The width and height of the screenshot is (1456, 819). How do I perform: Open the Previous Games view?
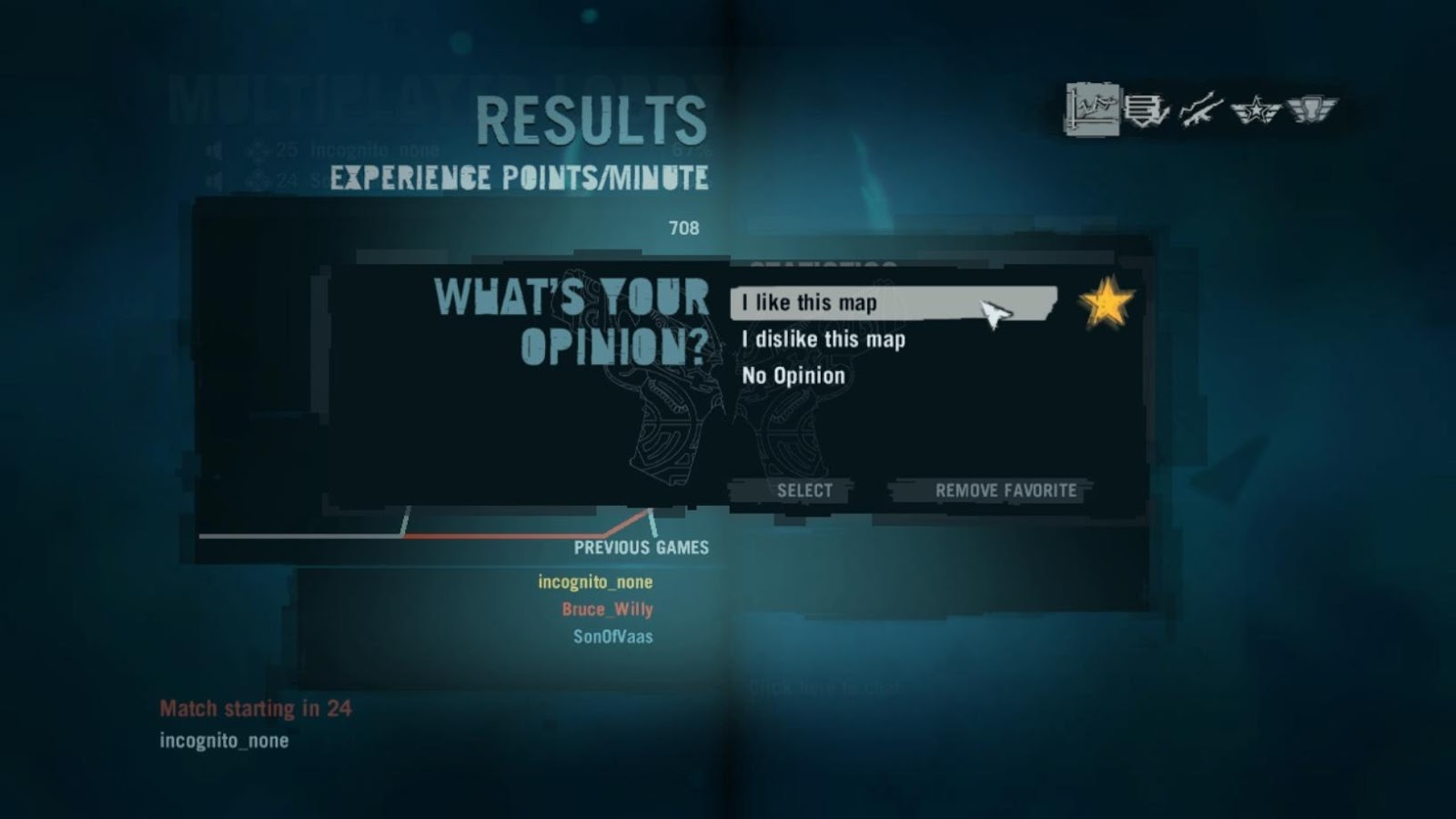click(641, 548)
